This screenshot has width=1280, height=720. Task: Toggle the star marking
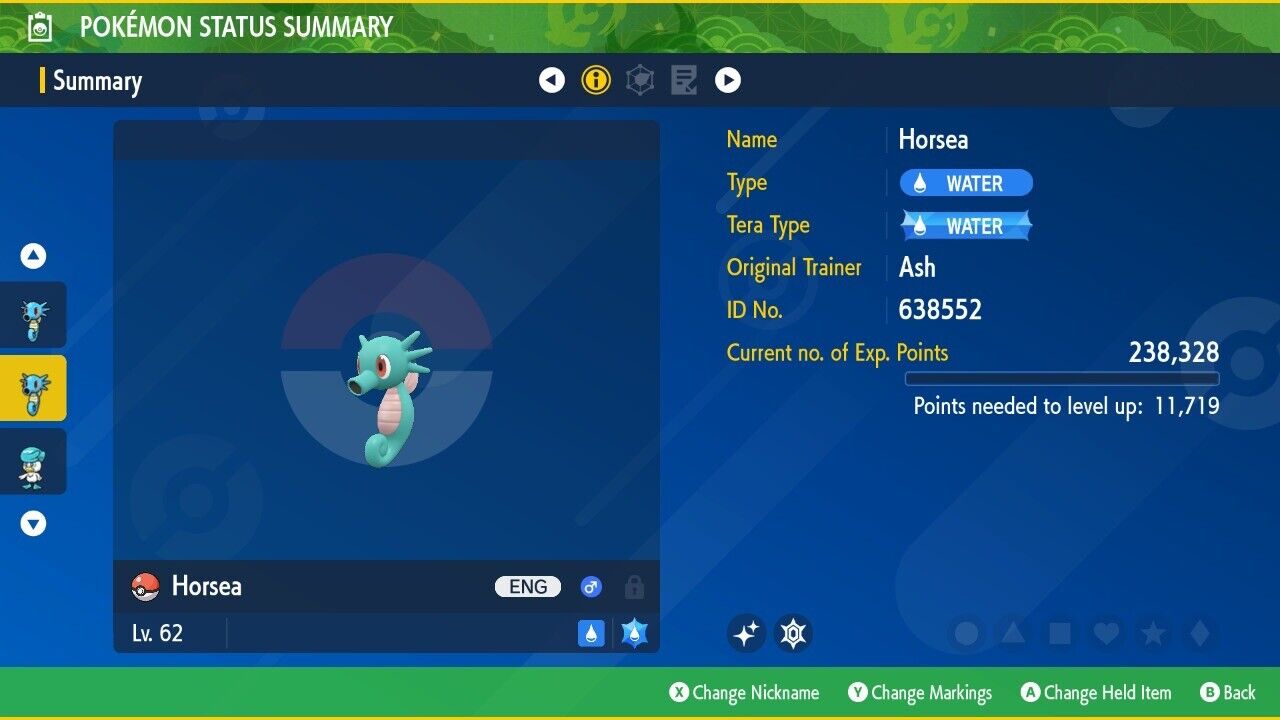tap(1152, 633)
